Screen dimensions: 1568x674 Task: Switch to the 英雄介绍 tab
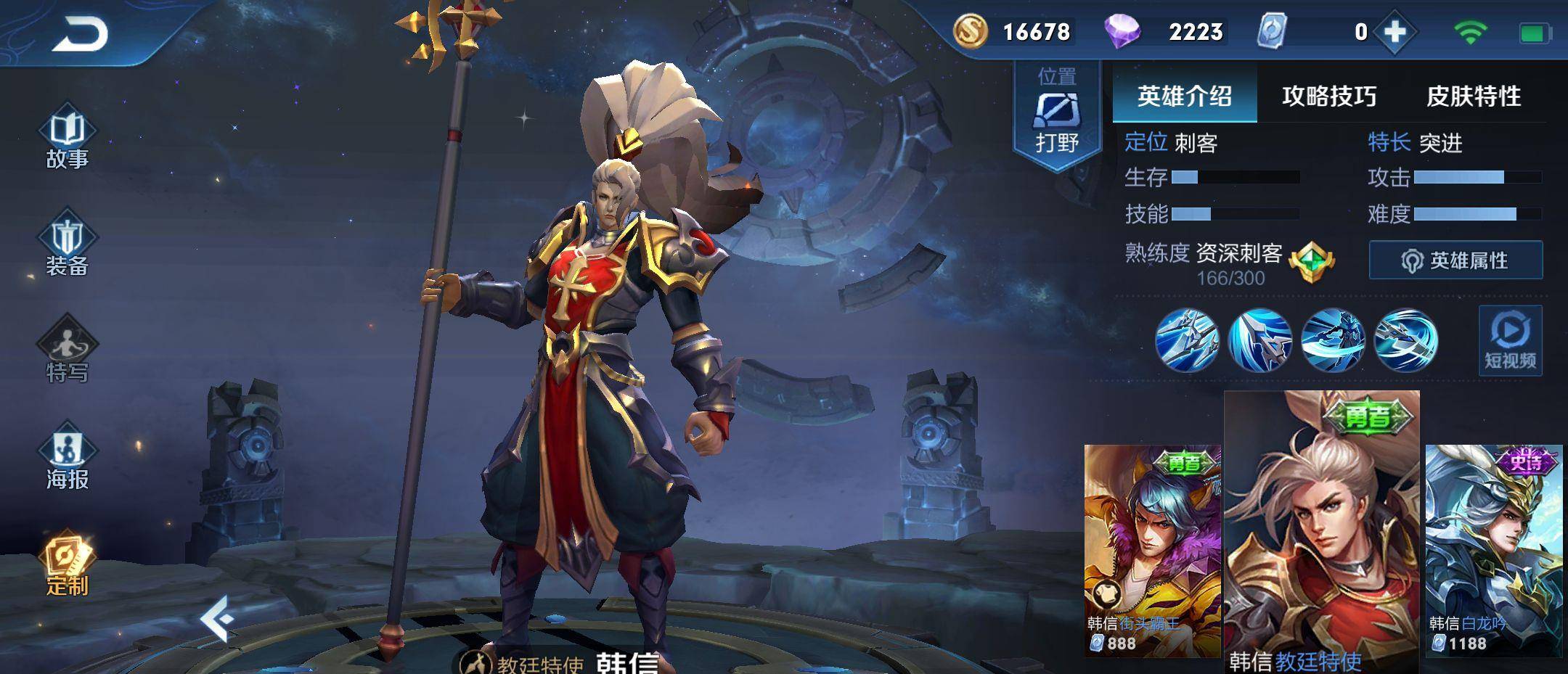[1184, 96]
